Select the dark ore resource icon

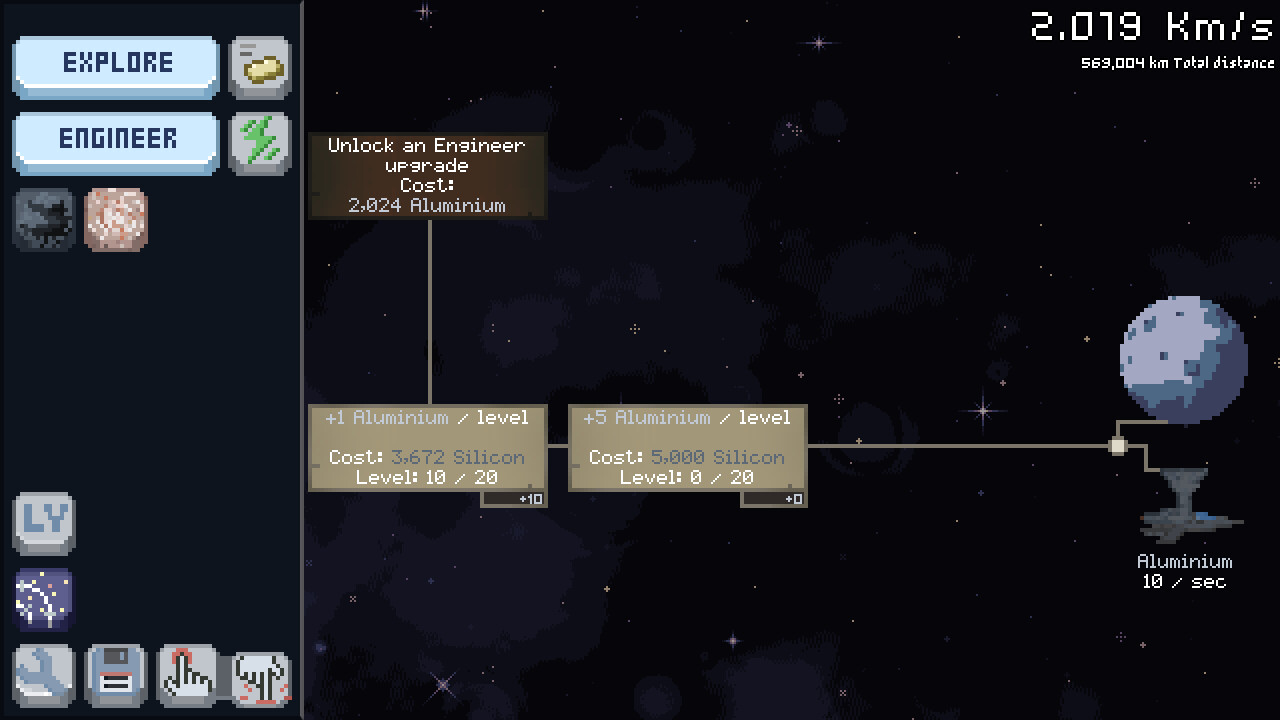pyautogui.click(x=43, y=220)
